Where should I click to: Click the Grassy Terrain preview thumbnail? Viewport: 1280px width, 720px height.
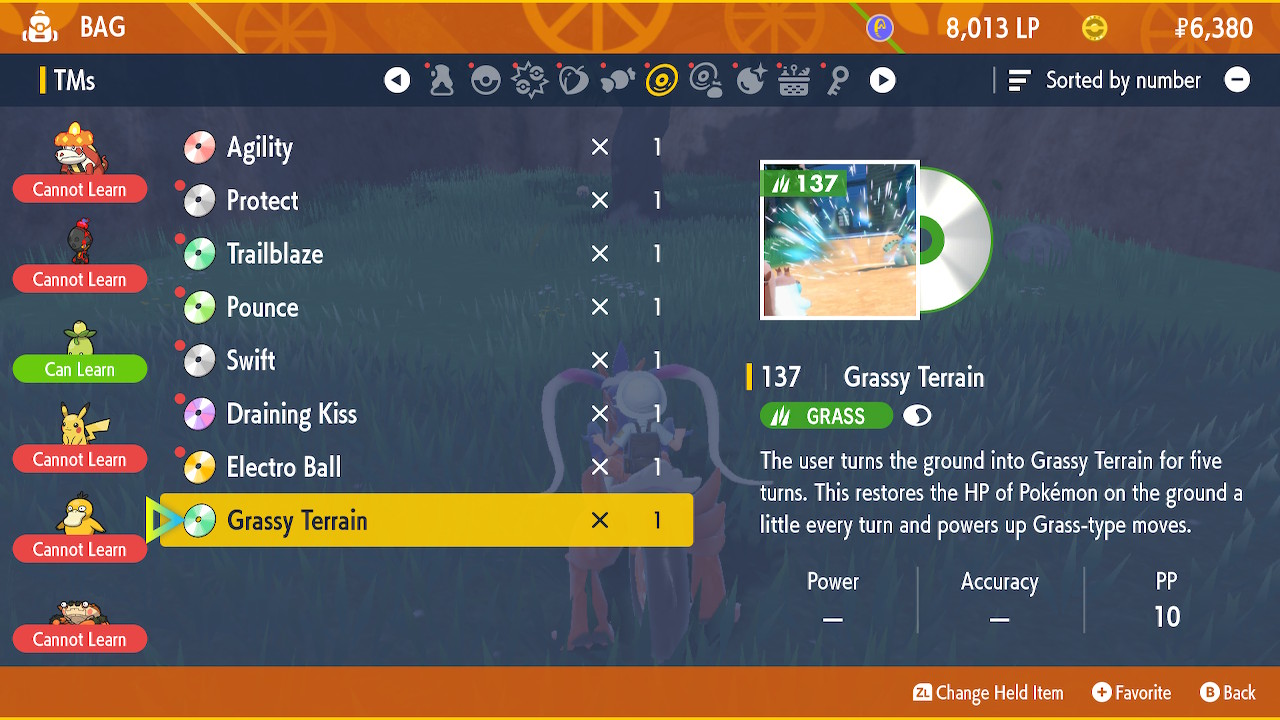click(x=839, y=239)
